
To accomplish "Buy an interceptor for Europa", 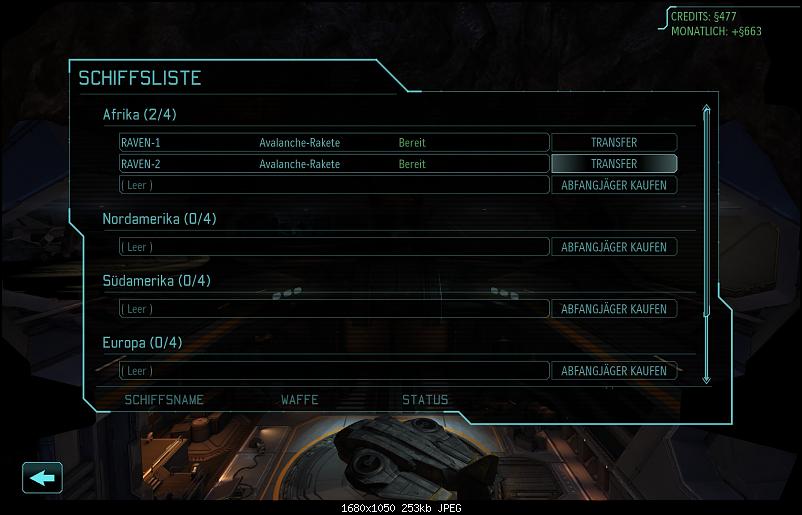I will [x=614, y=371].
